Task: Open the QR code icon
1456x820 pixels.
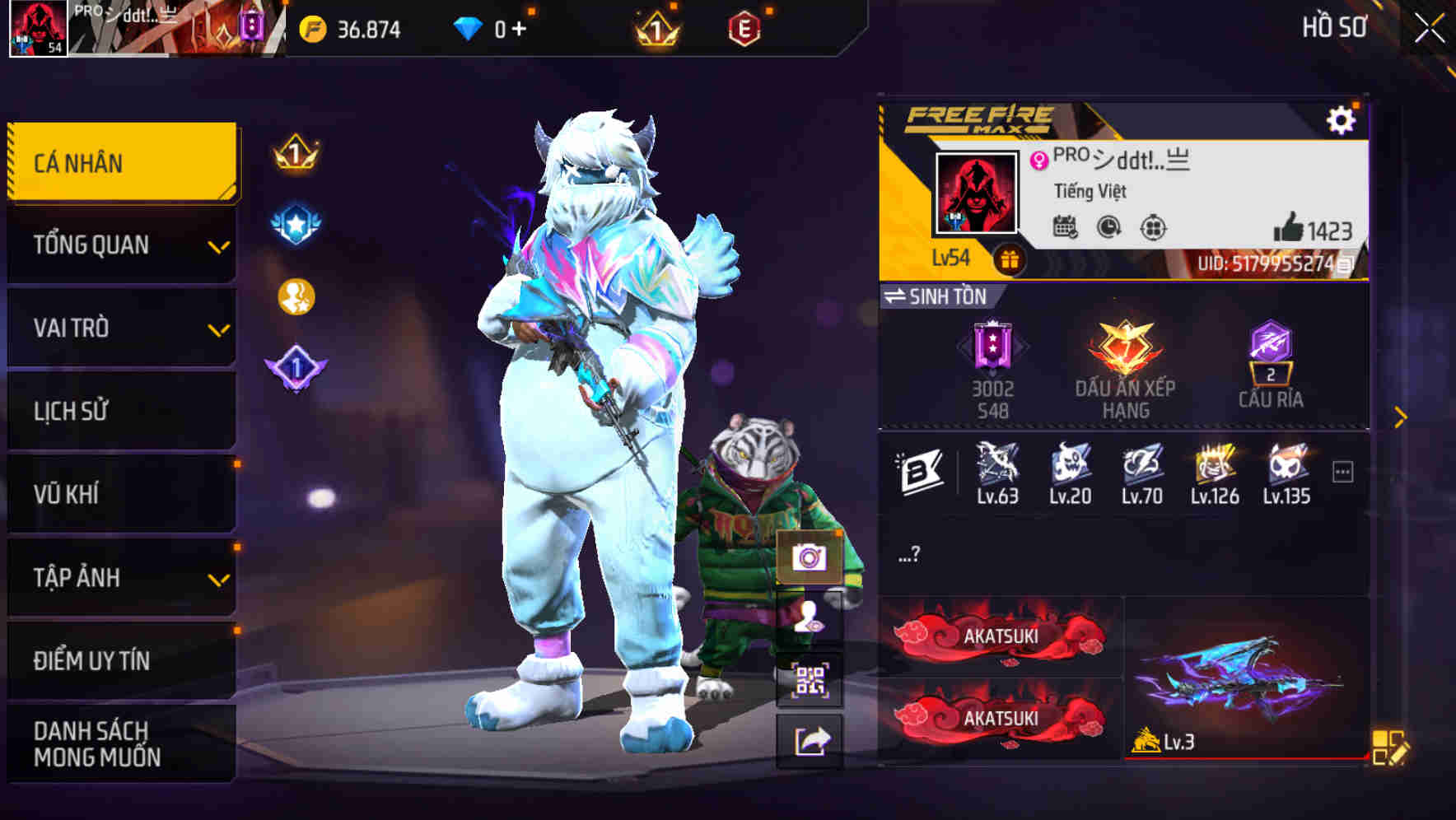Action: click(810, 678)
